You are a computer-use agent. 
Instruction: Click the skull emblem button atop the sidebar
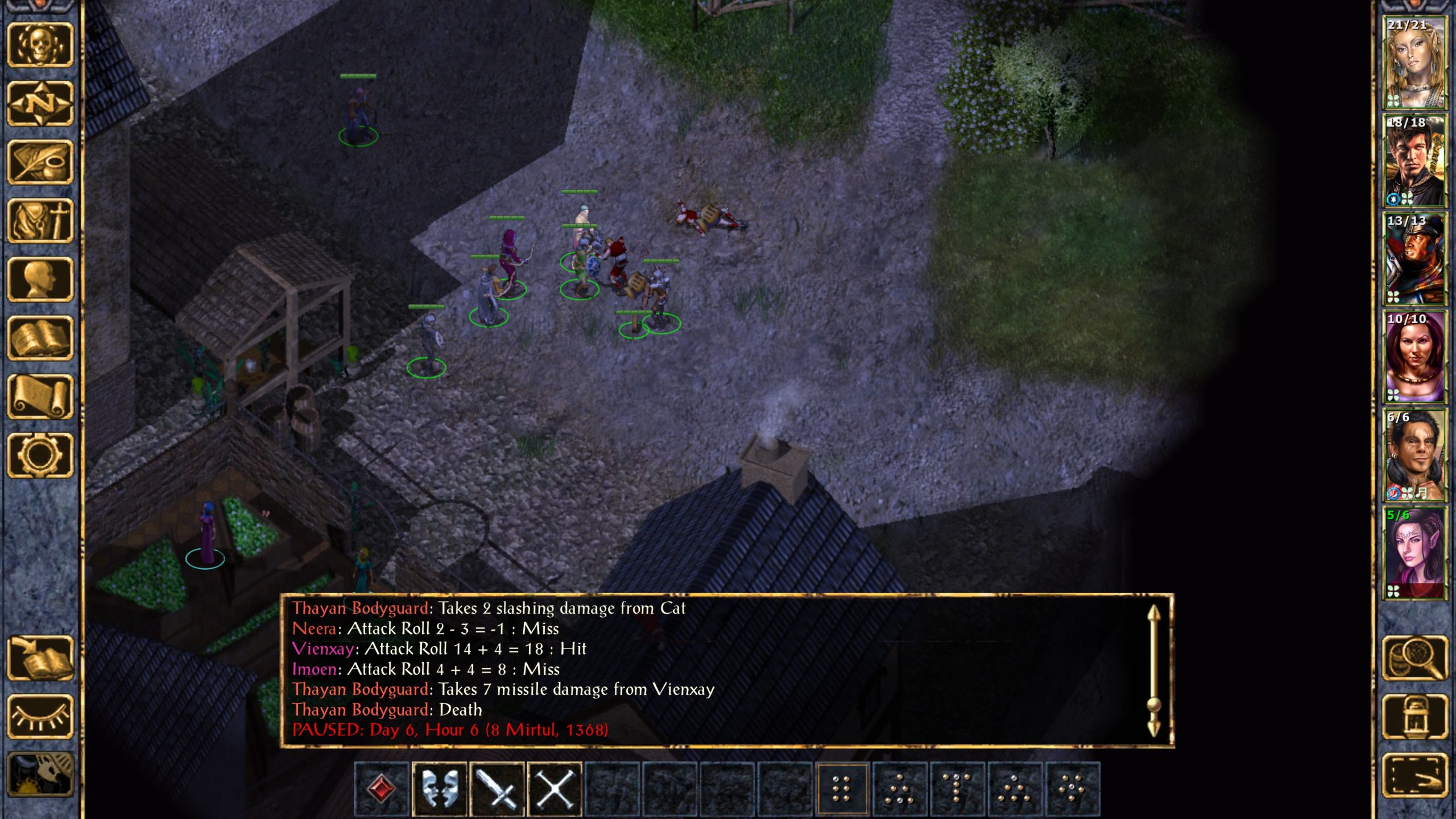40,45
